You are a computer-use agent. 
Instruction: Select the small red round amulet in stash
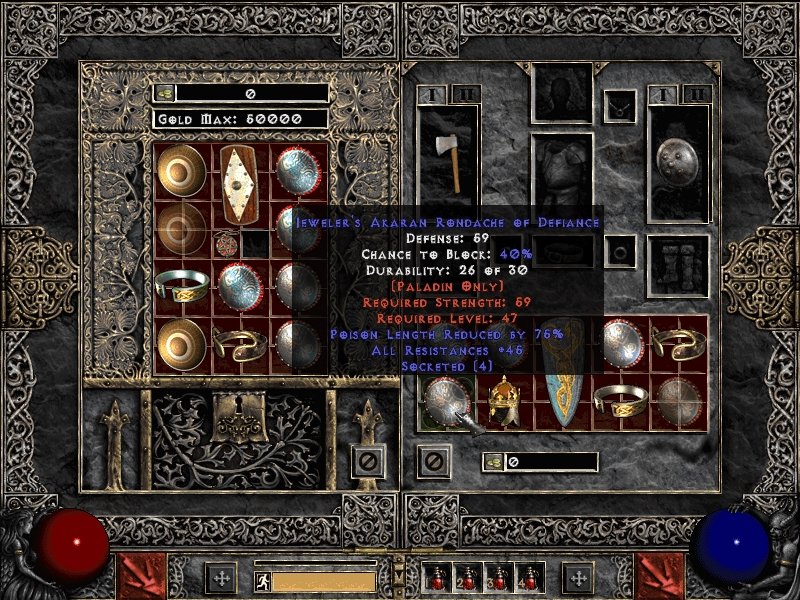(225, 244)
